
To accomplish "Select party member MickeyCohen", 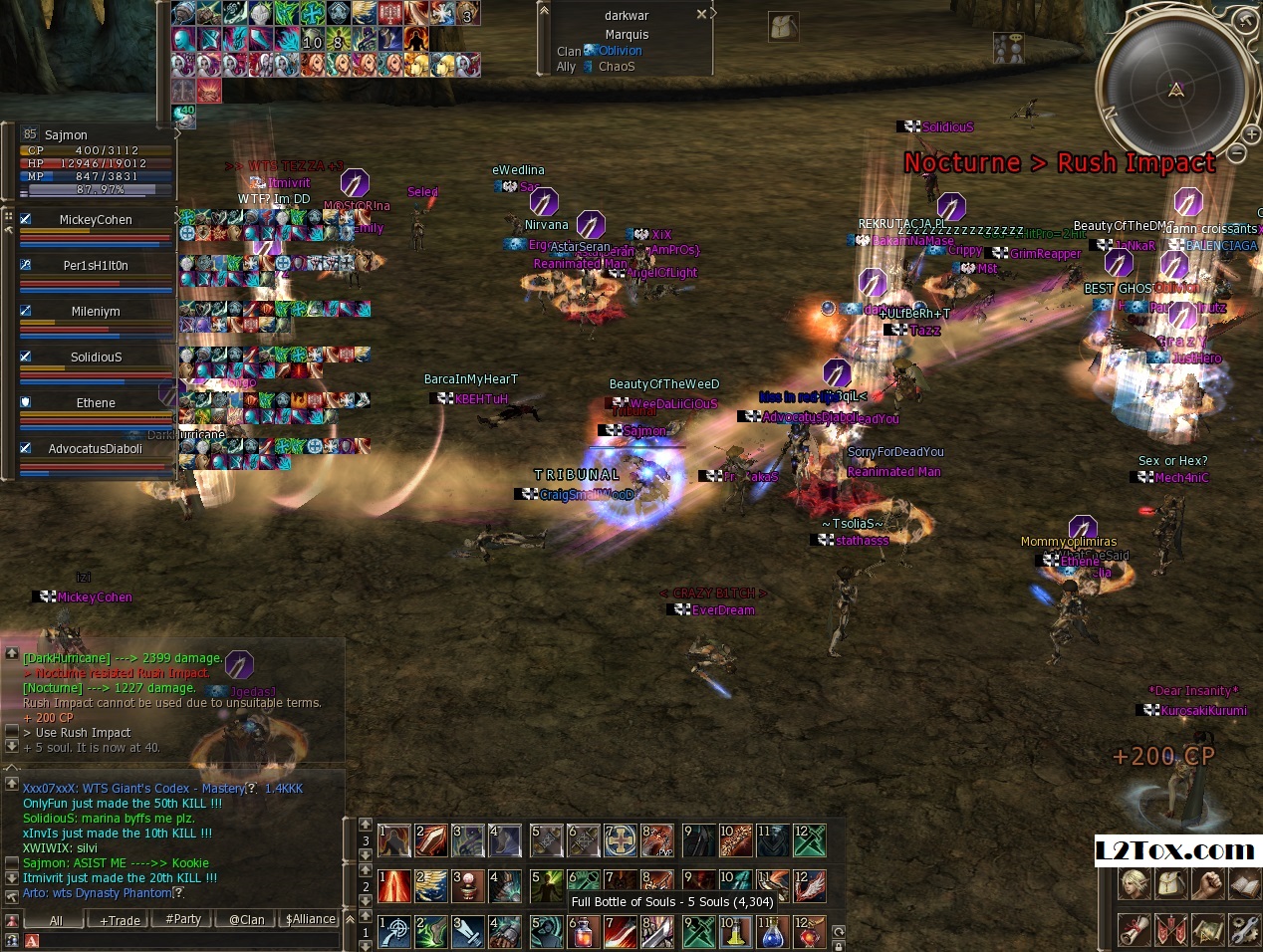I will 96,220.
